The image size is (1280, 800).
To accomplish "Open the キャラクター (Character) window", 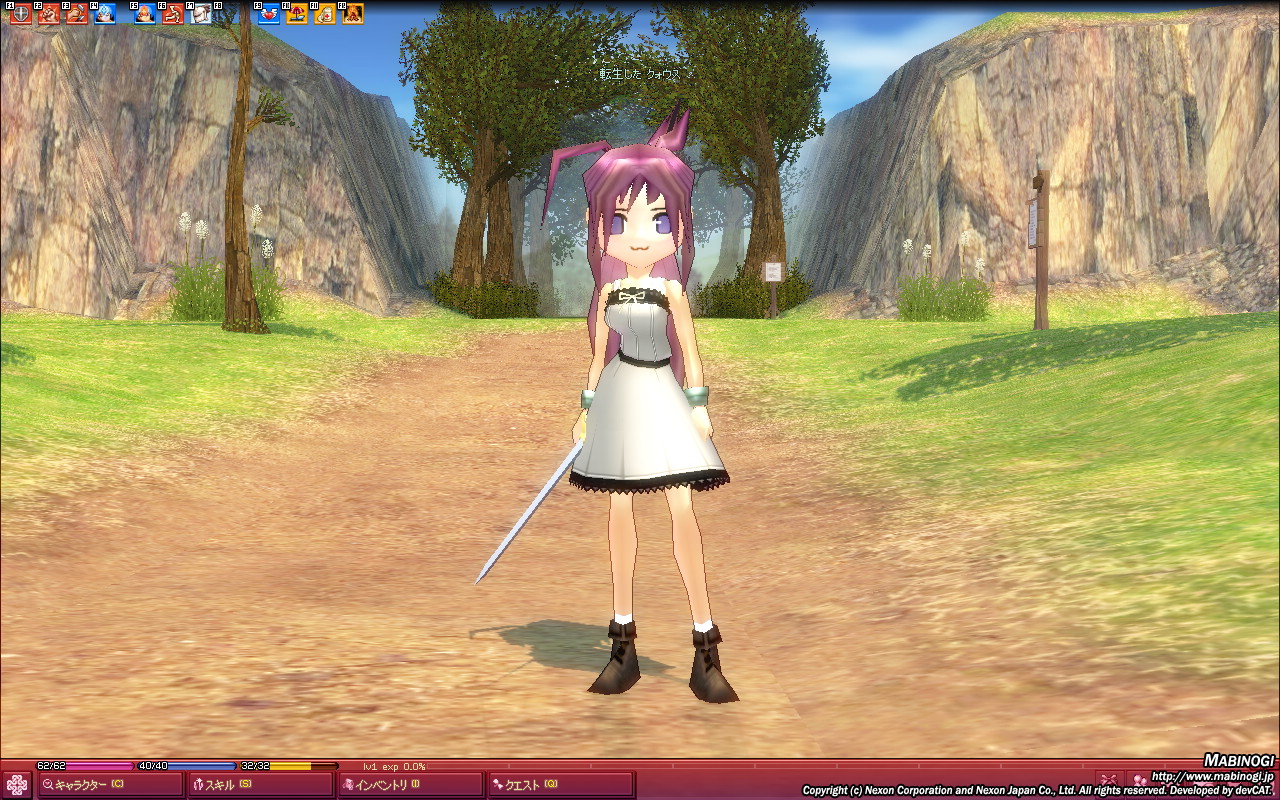I will [109, 785].
